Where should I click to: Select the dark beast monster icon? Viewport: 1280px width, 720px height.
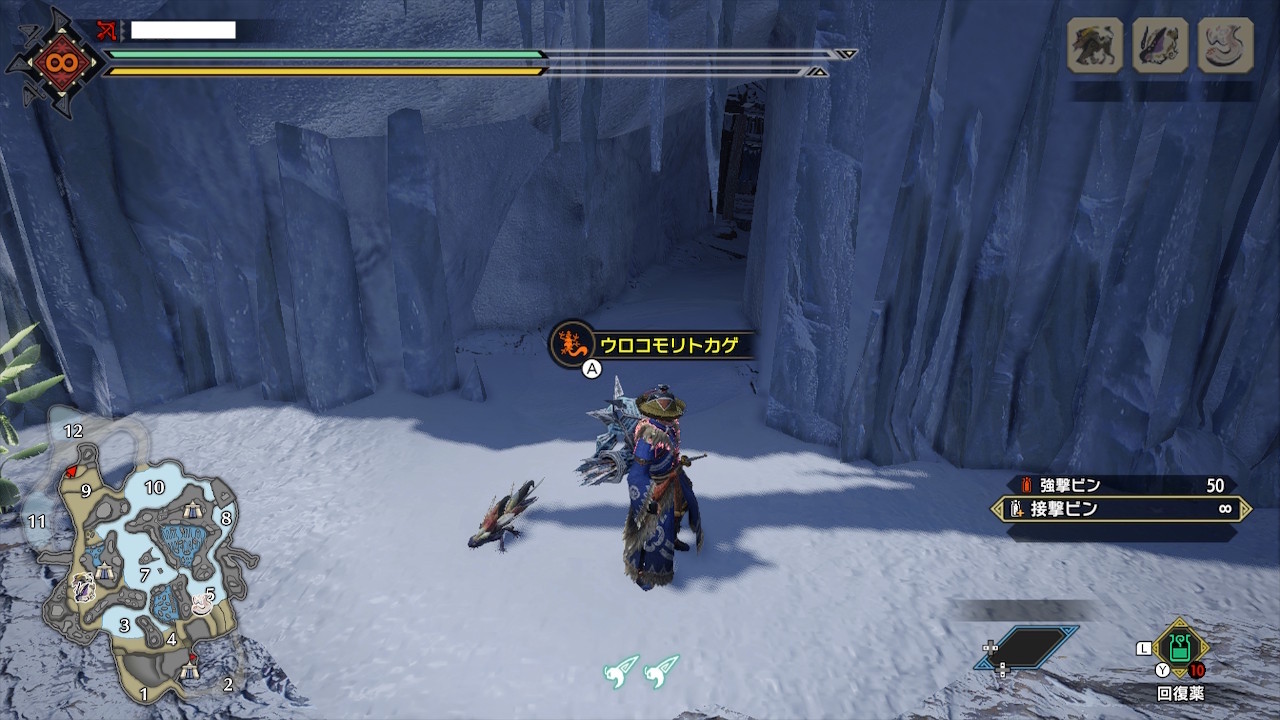pos(1095,45)
